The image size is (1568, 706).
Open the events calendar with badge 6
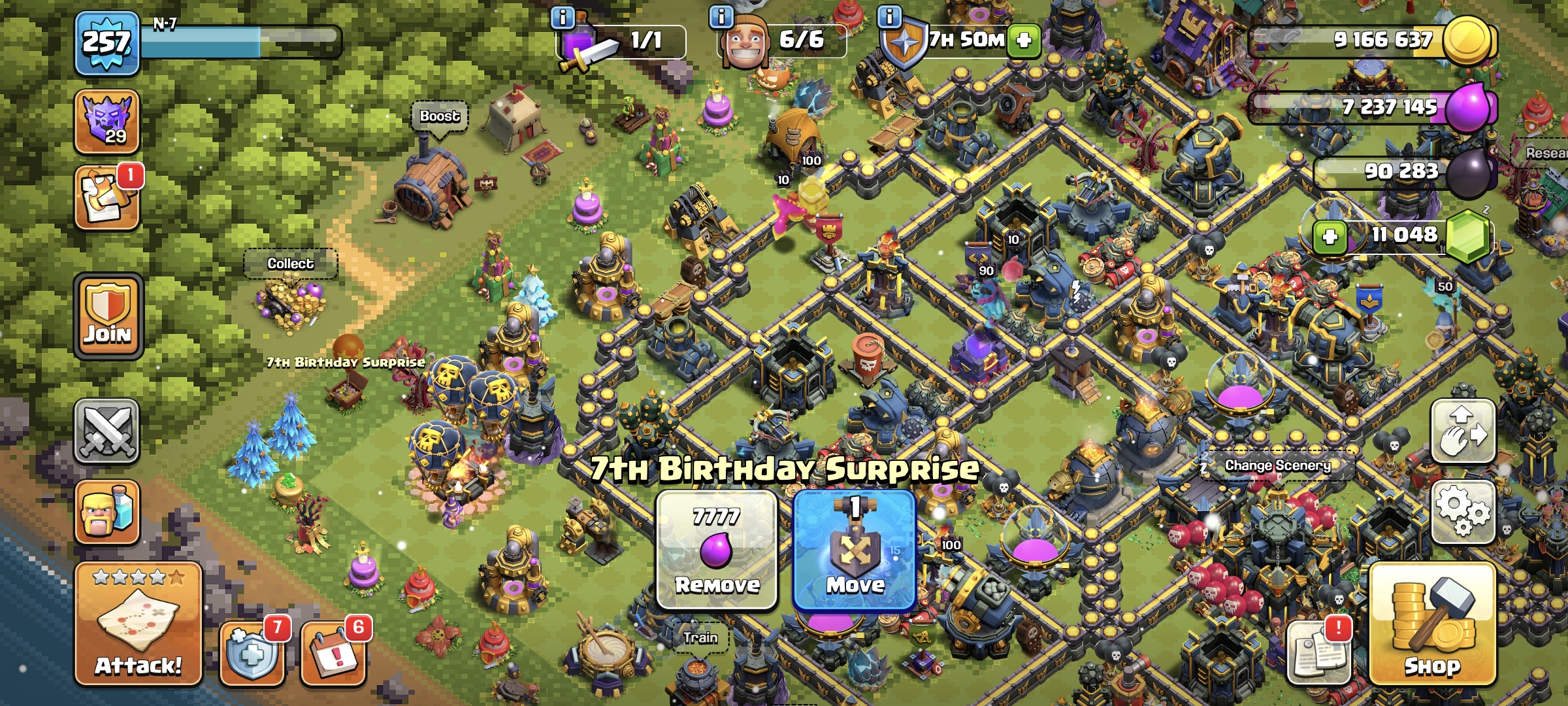click(x=333, y=652)
